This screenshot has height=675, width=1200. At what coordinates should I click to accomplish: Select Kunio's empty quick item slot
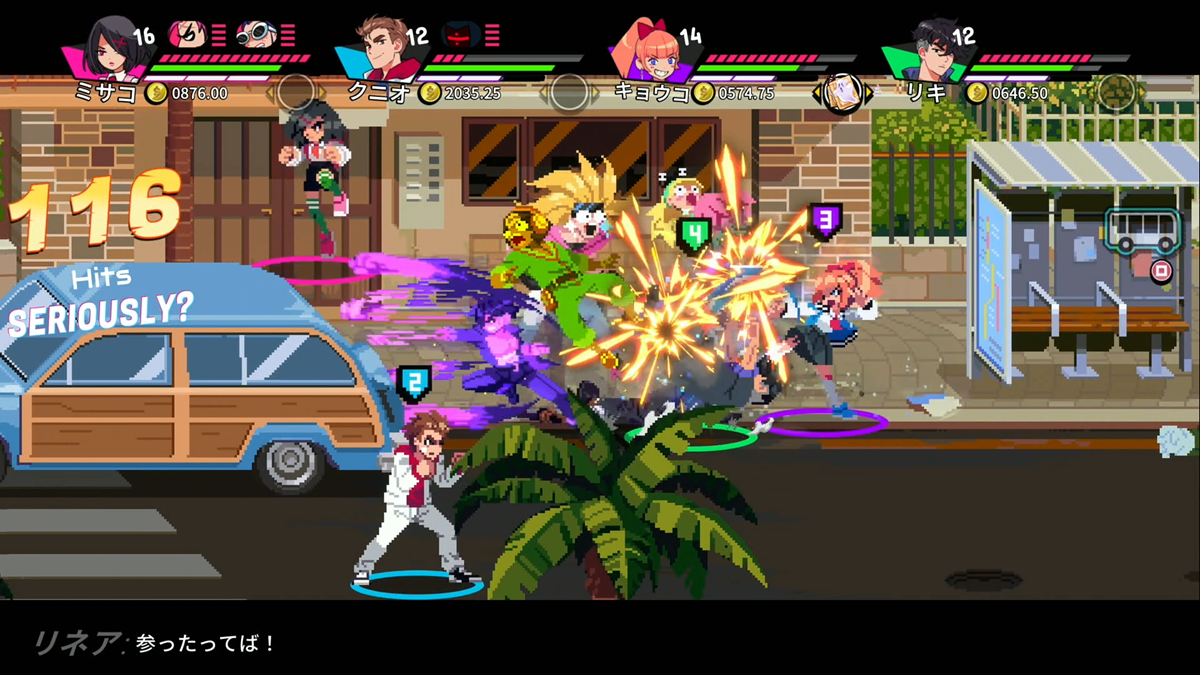click(569, 93)
